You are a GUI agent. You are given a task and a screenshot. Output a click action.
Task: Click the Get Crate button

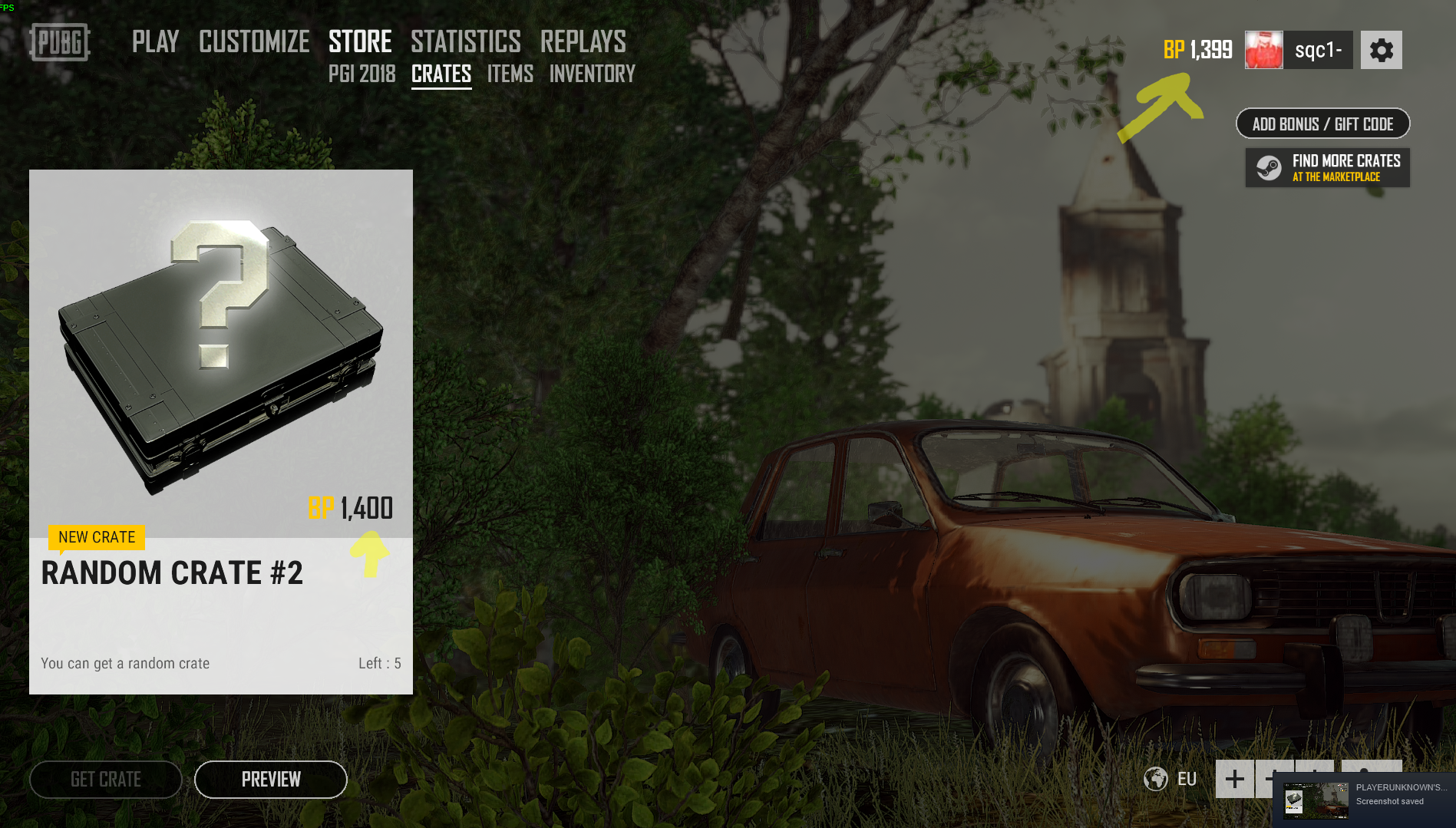[x=106, y=780]
